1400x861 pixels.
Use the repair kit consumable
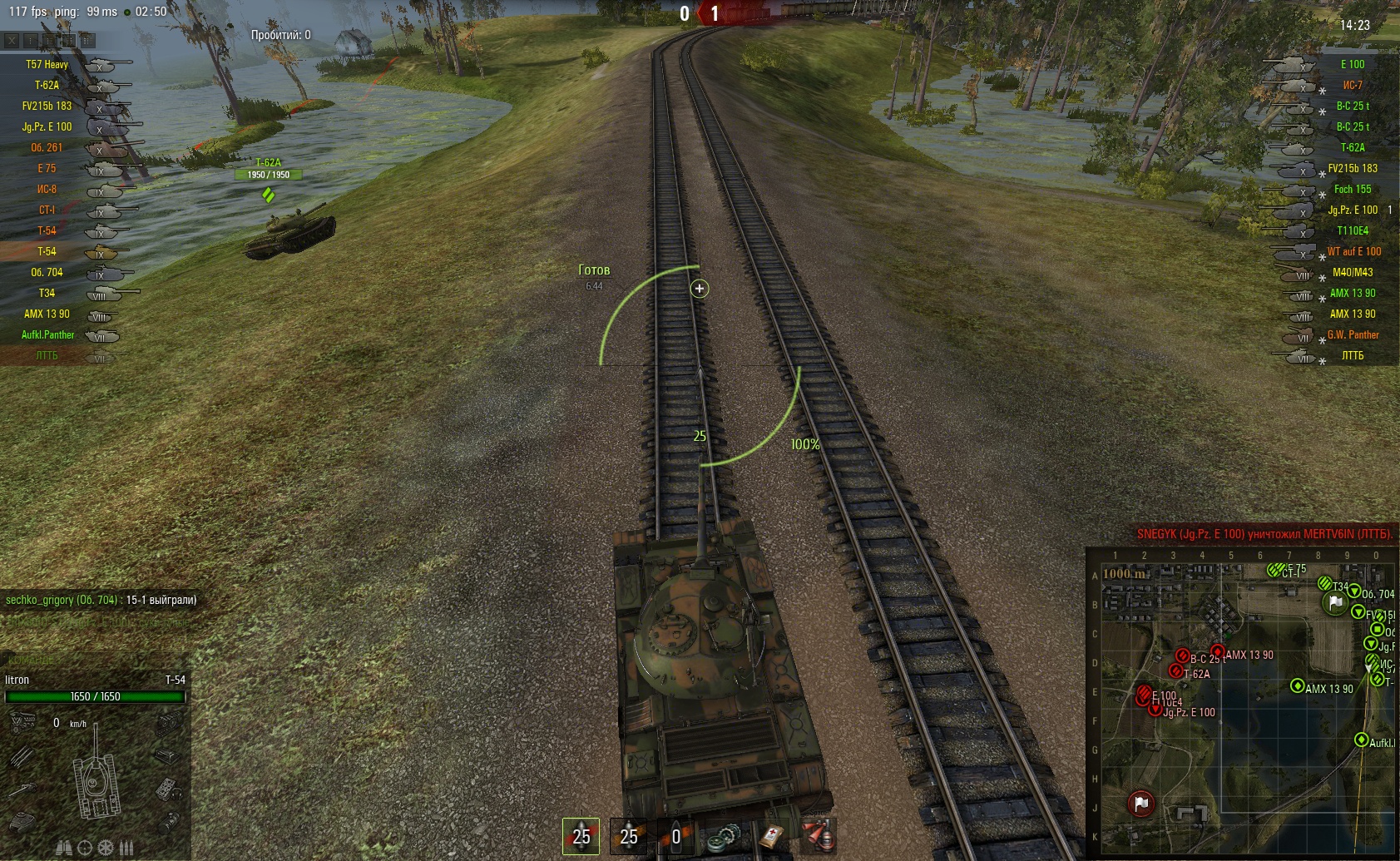(x=722, y=837)
